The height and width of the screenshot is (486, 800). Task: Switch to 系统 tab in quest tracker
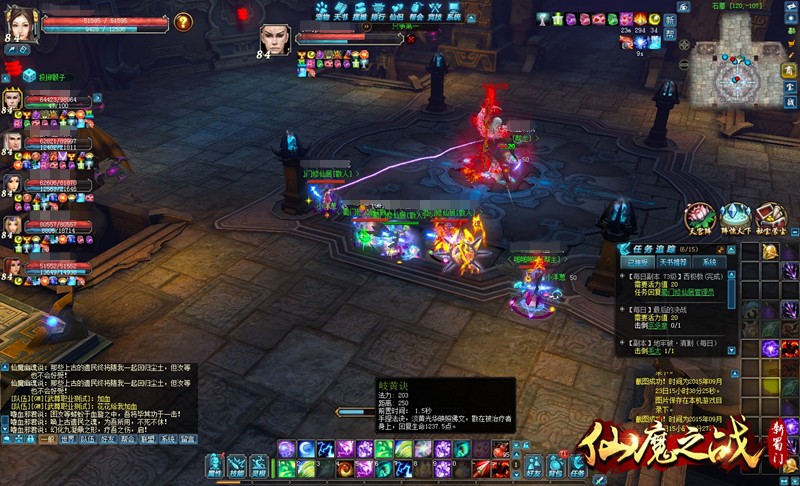click(x=708, y=261)
